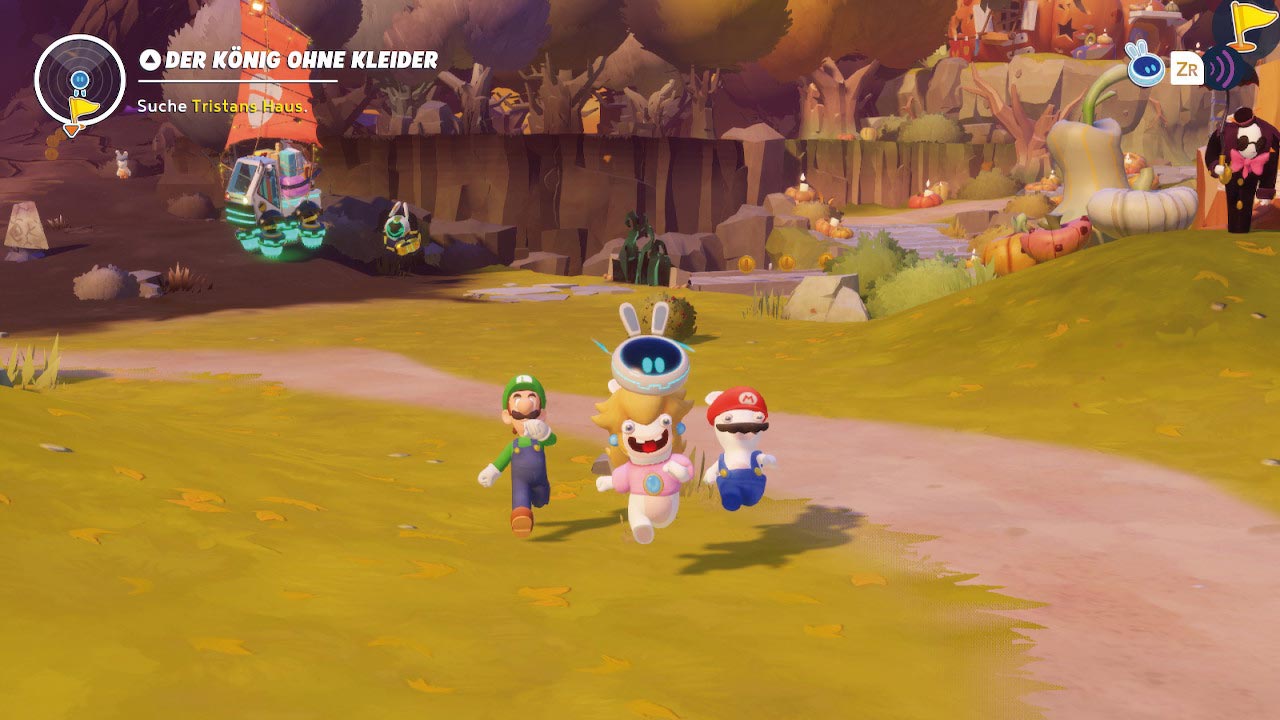Open the circular radar minimap
This screenshot has width=1280, height=720.
(x=79, y=80)
